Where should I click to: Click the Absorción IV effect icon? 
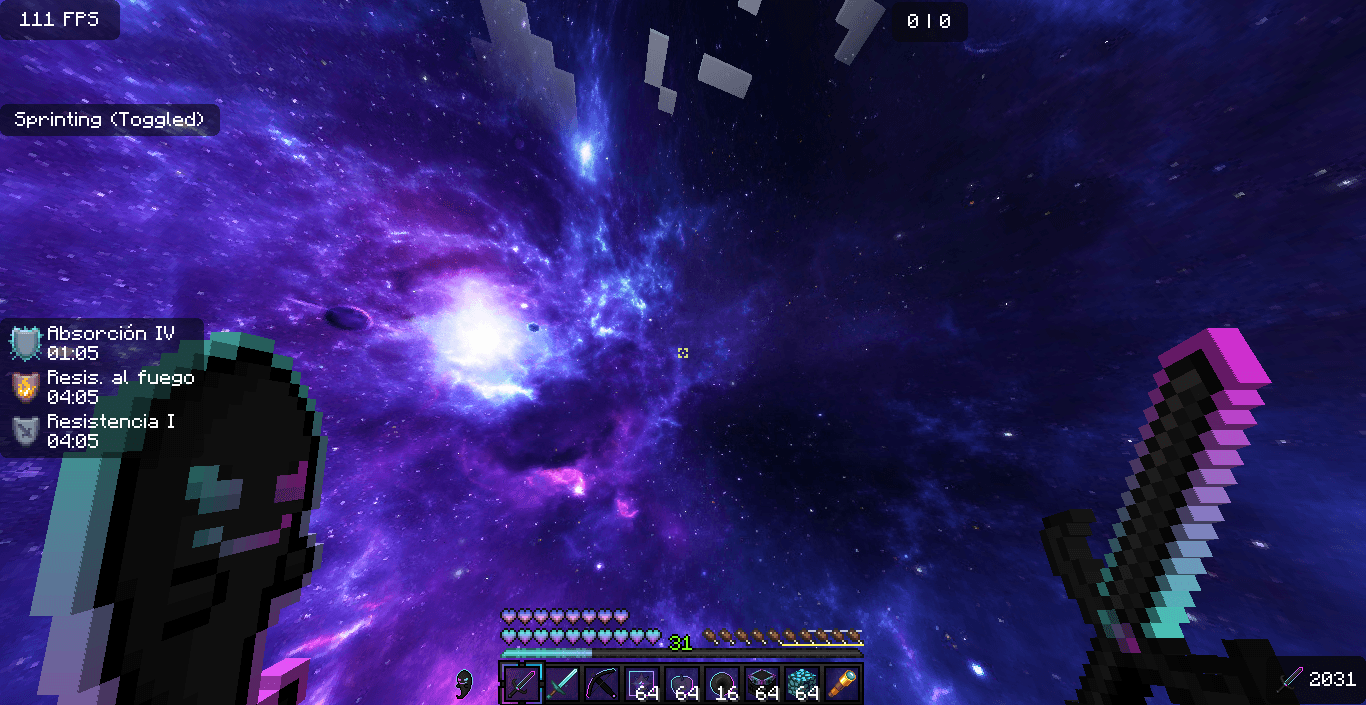pos(25,343)
